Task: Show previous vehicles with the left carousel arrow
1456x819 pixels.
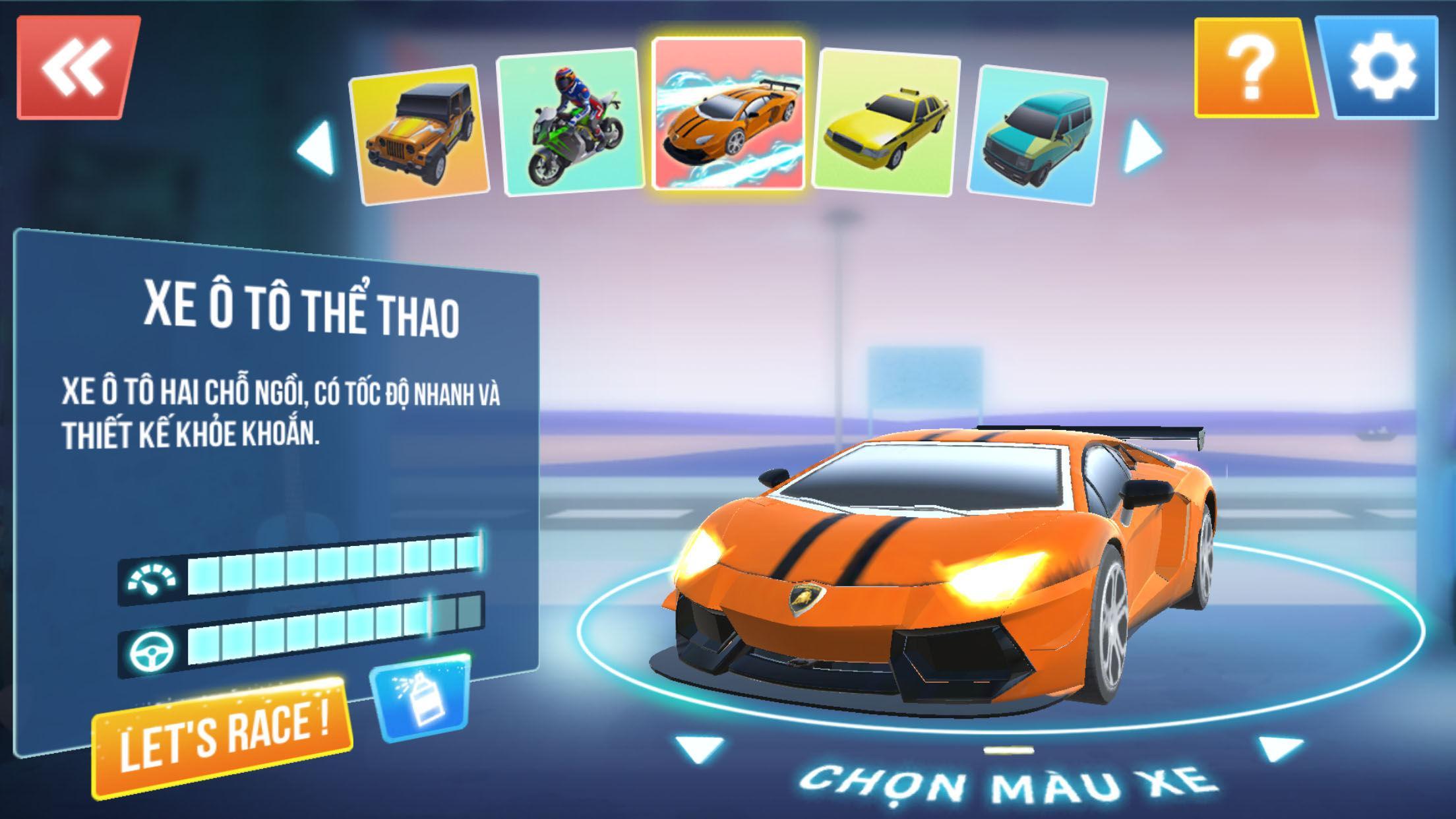Action: 317,148
